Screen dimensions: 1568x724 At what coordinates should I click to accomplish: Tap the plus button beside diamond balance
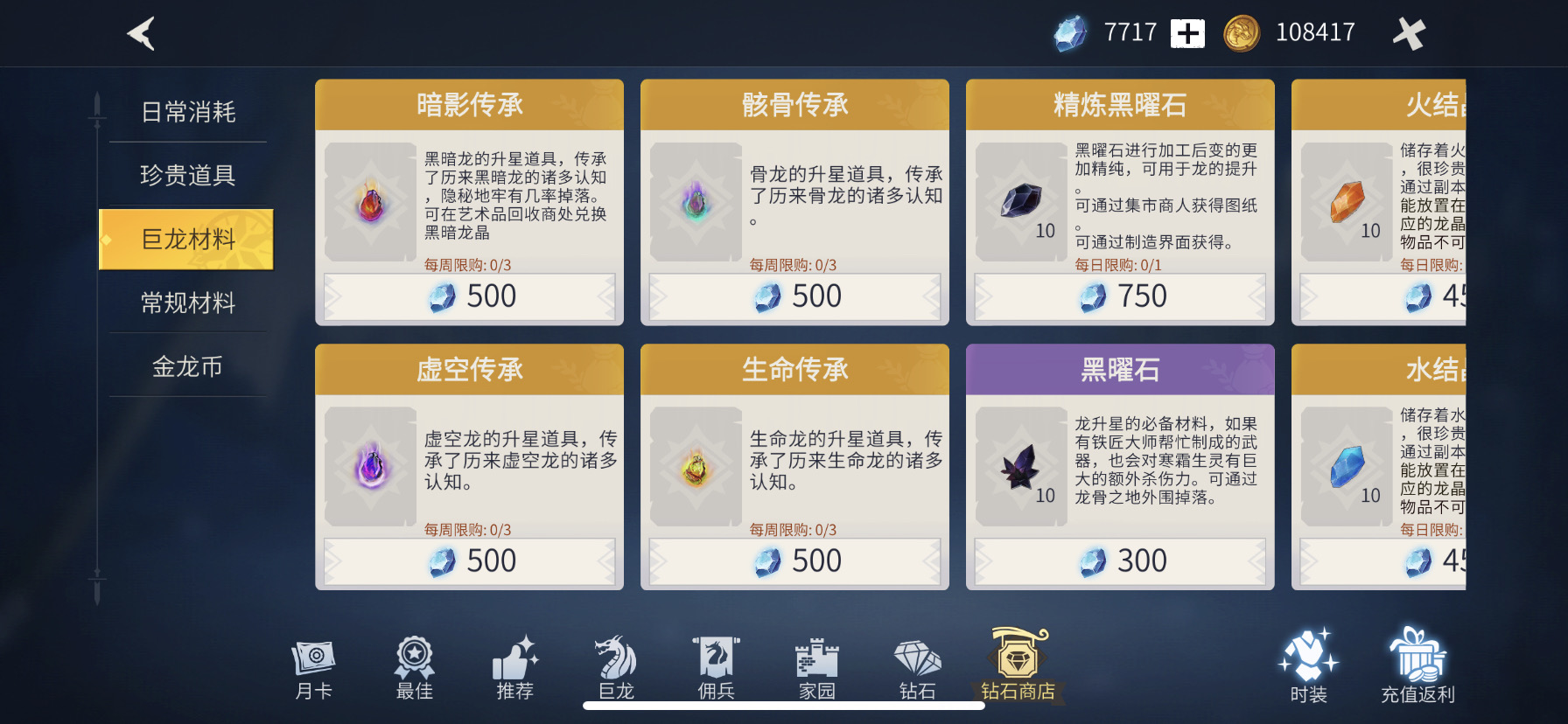(x=1186, y=32)
